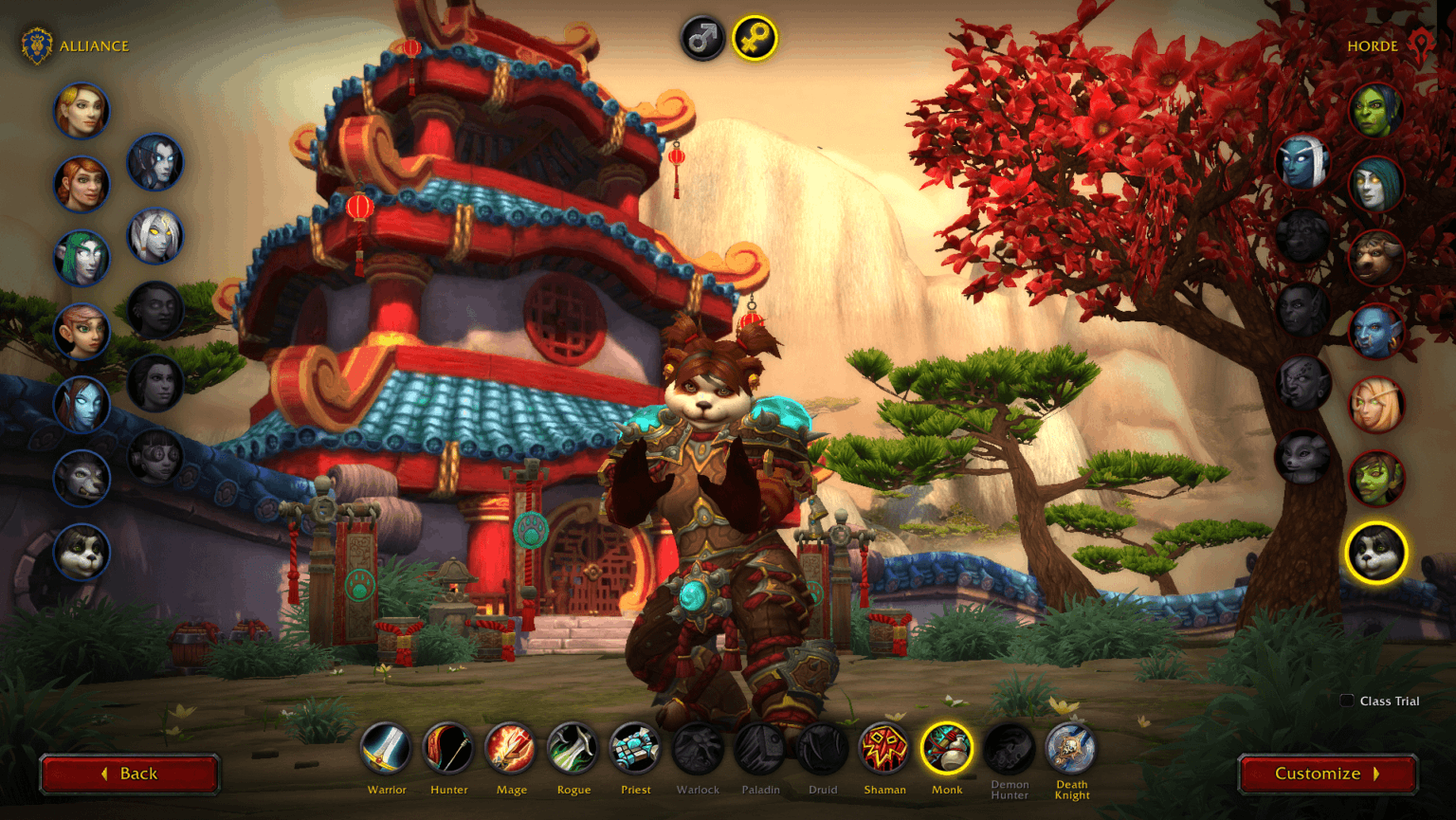Enable the Class Trial checkbox
Viewport: 1456px width, 820px height.
click(1347, 701)
